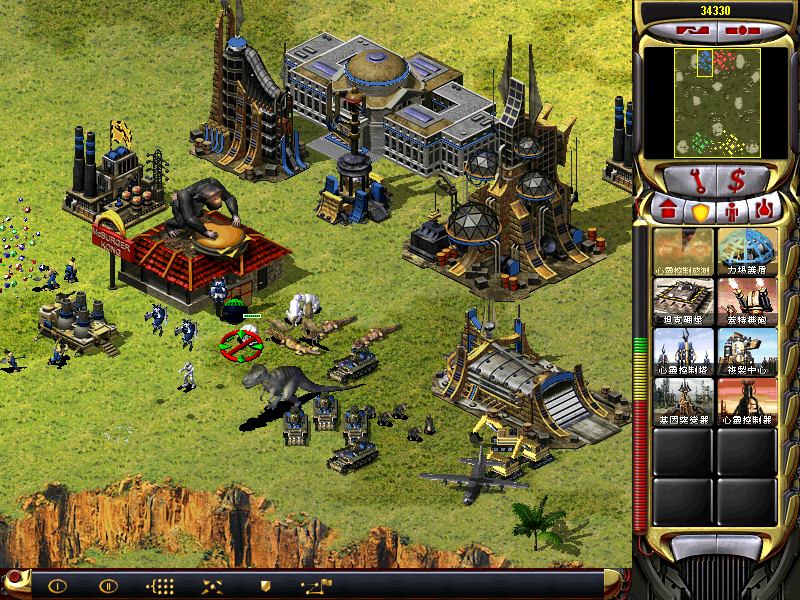
Task: Select team one on command bar
Action: click(x=57, y=585)
